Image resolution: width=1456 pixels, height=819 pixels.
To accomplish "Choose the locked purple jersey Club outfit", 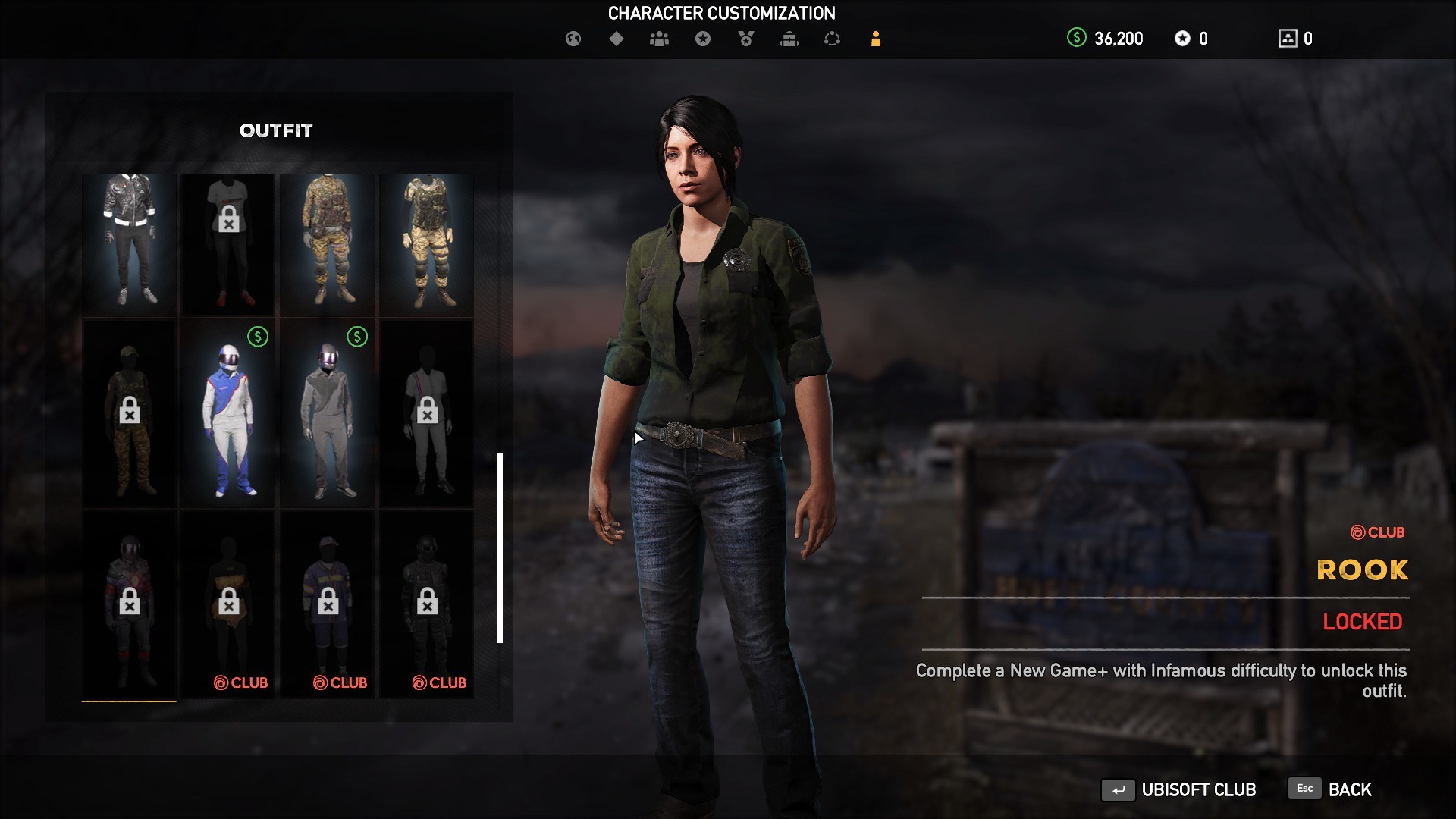I will [328, 604].
